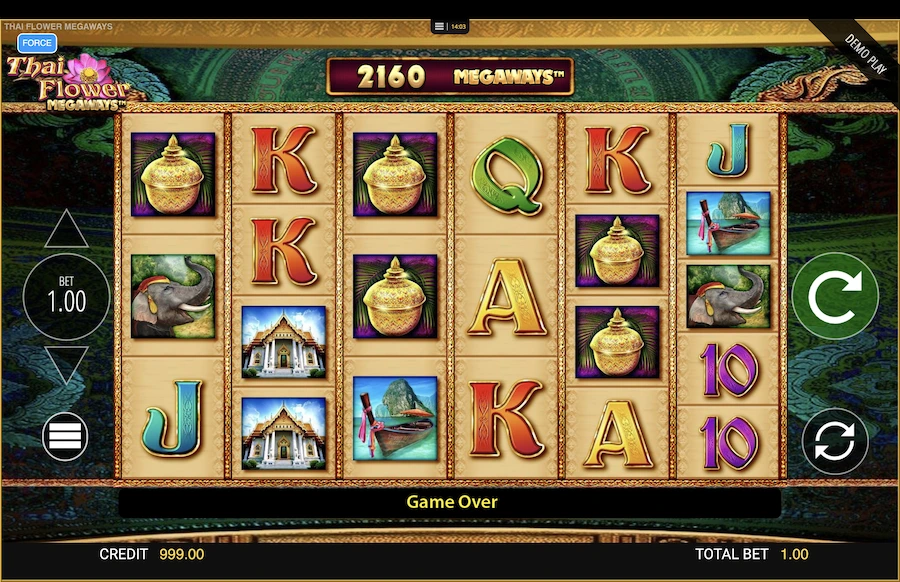Open the three-line game menu button
The height and width of the screenshot is (582, 900).
pos(65,437)
